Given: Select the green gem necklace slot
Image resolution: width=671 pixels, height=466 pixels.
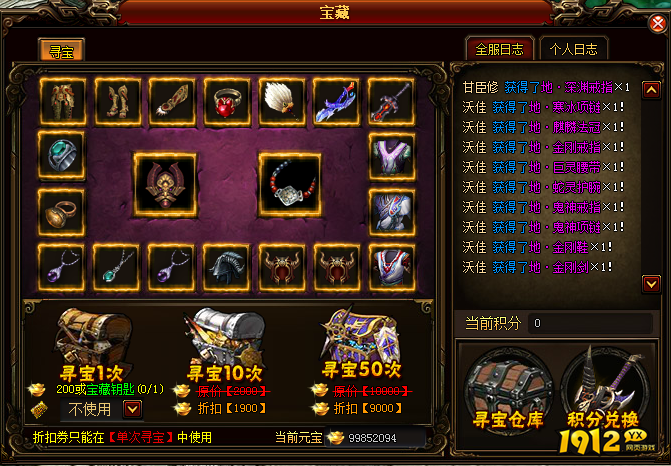Looking at the screenshot, I should [x=117, y=265].
